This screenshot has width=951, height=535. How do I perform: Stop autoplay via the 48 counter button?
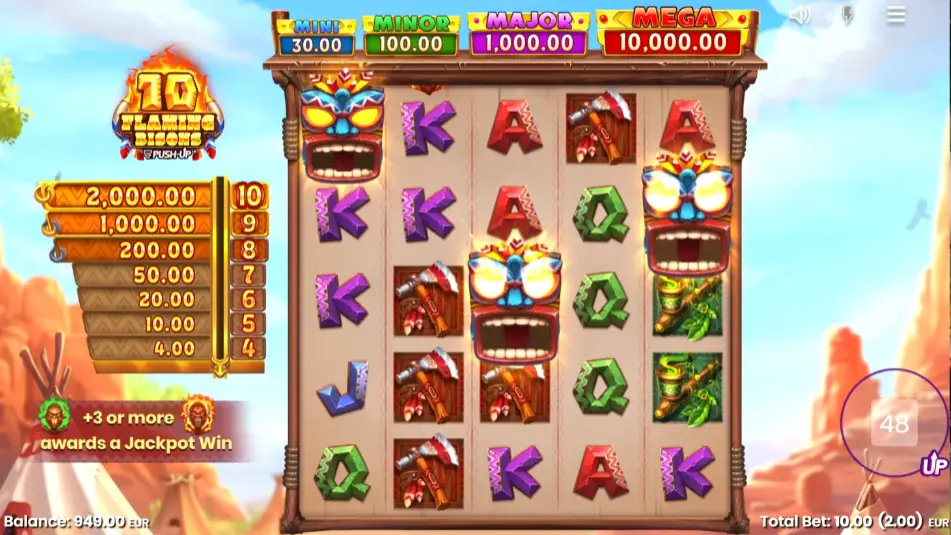[893, 424]
